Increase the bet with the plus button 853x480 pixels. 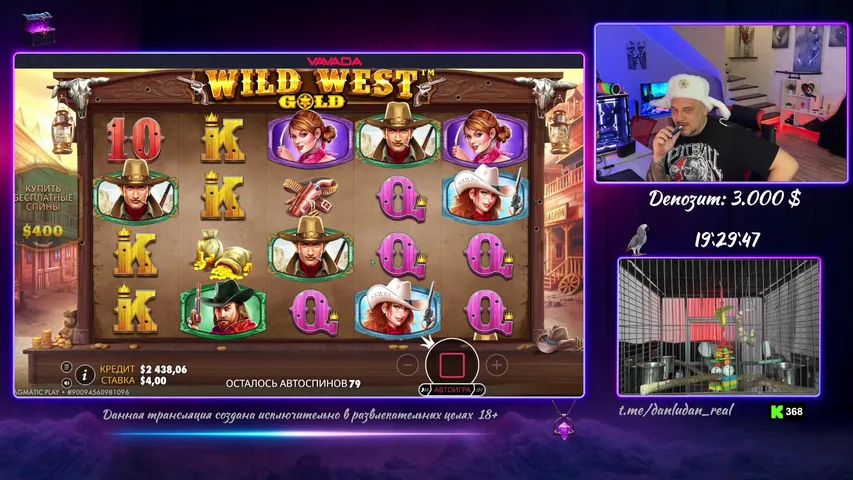pos(496,364)
